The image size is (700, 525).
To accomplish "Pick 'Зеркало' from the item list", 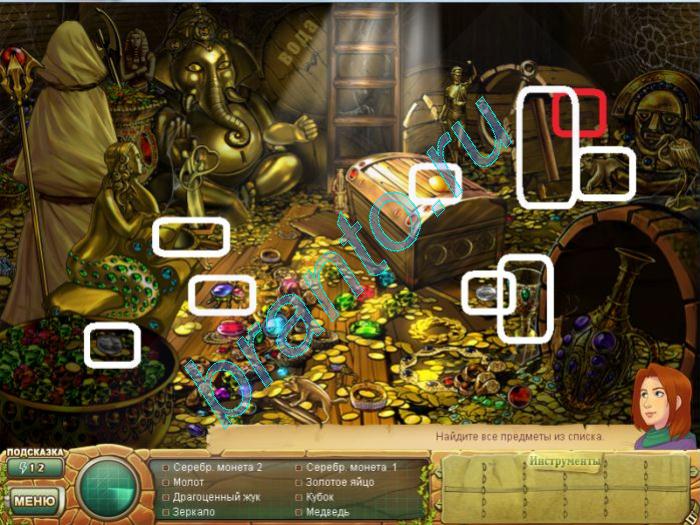I will point(193,512).
